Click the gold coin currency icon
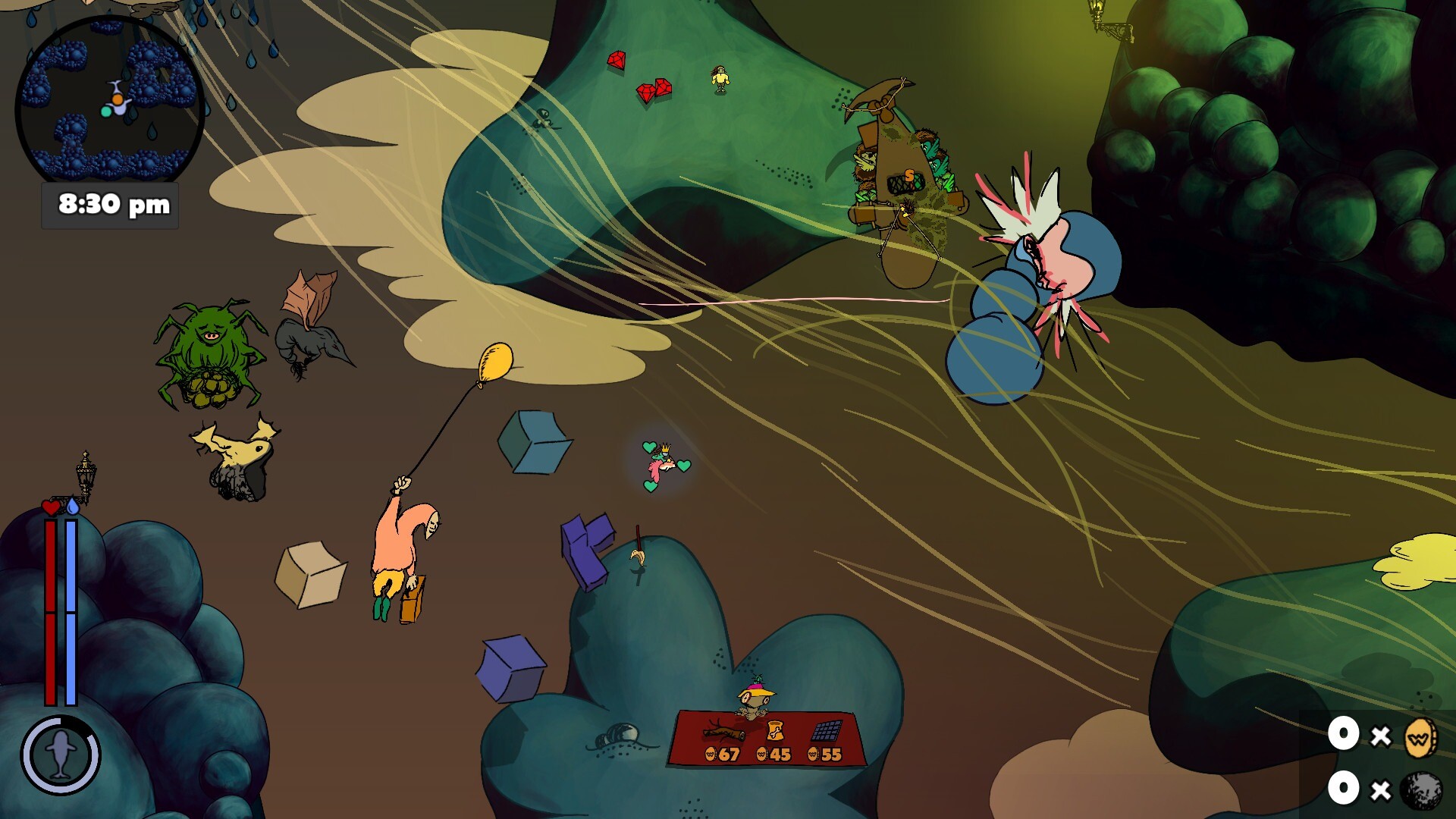Viewport: 1456px width, 819px height. click(x=1419, y=737)
